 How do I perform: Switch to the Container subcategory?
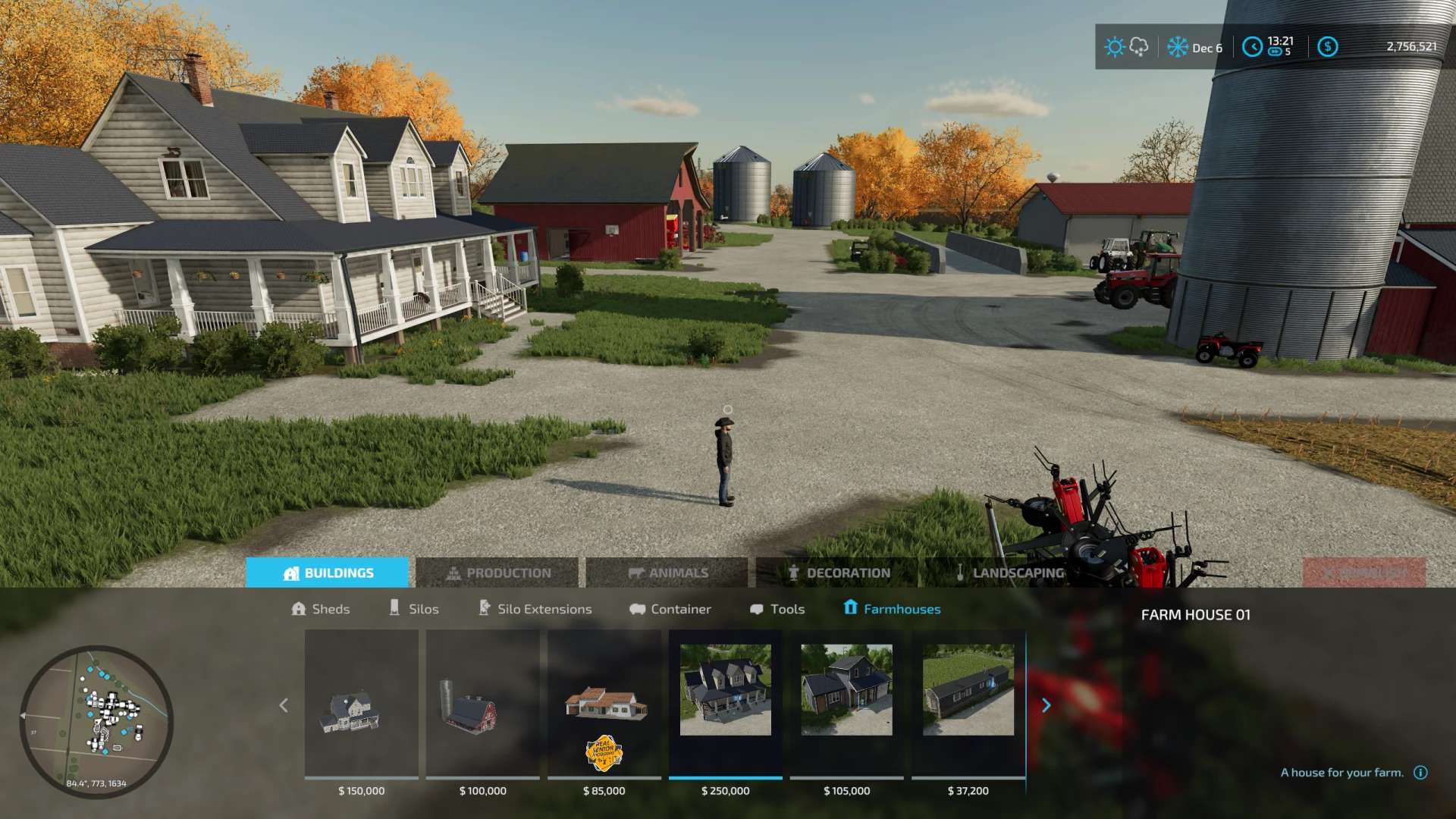coord(670,609)
